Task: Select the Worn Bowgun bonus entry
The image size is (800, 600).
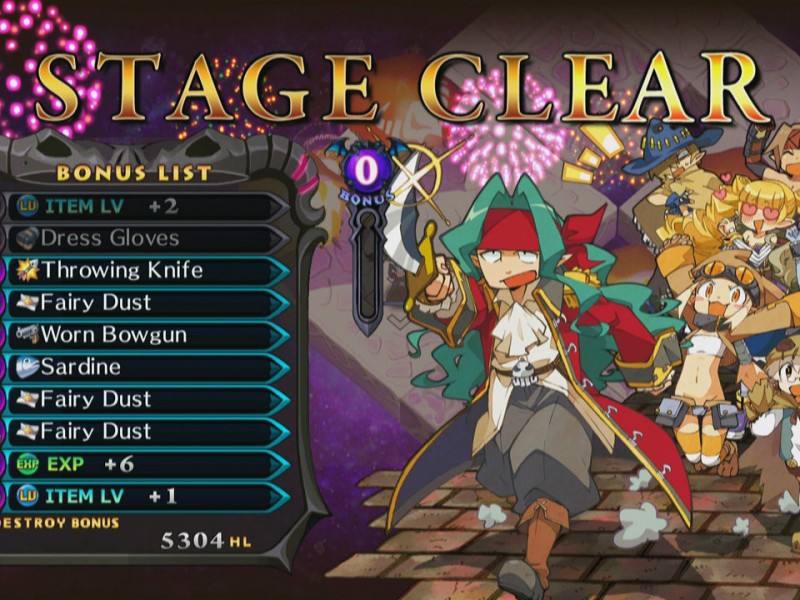Action: pyautogui.click(x=140, y=334)
